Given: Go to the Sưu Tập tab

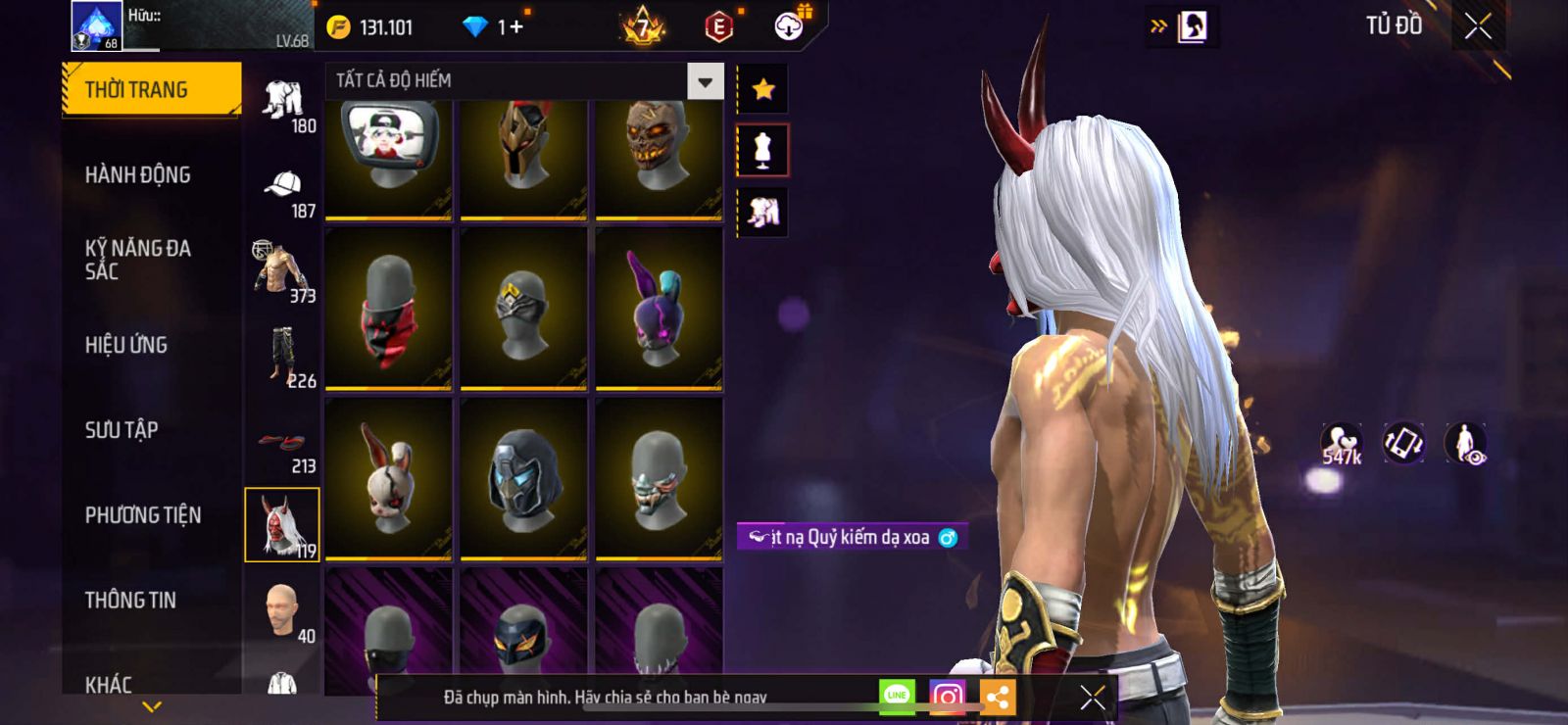Looking at the screenshot, I should click(122, 430).
